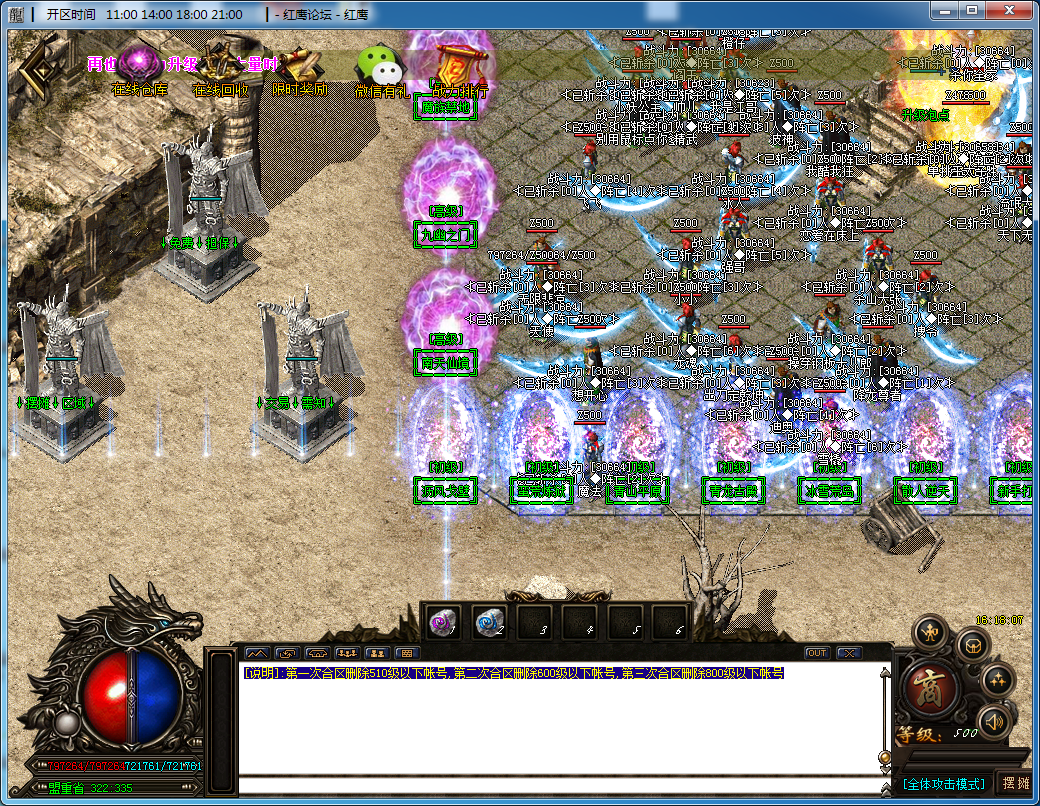Open the 限时奖励 timed reward scroll
This screenshot has height=806, width=1040.
coord(298,66)
